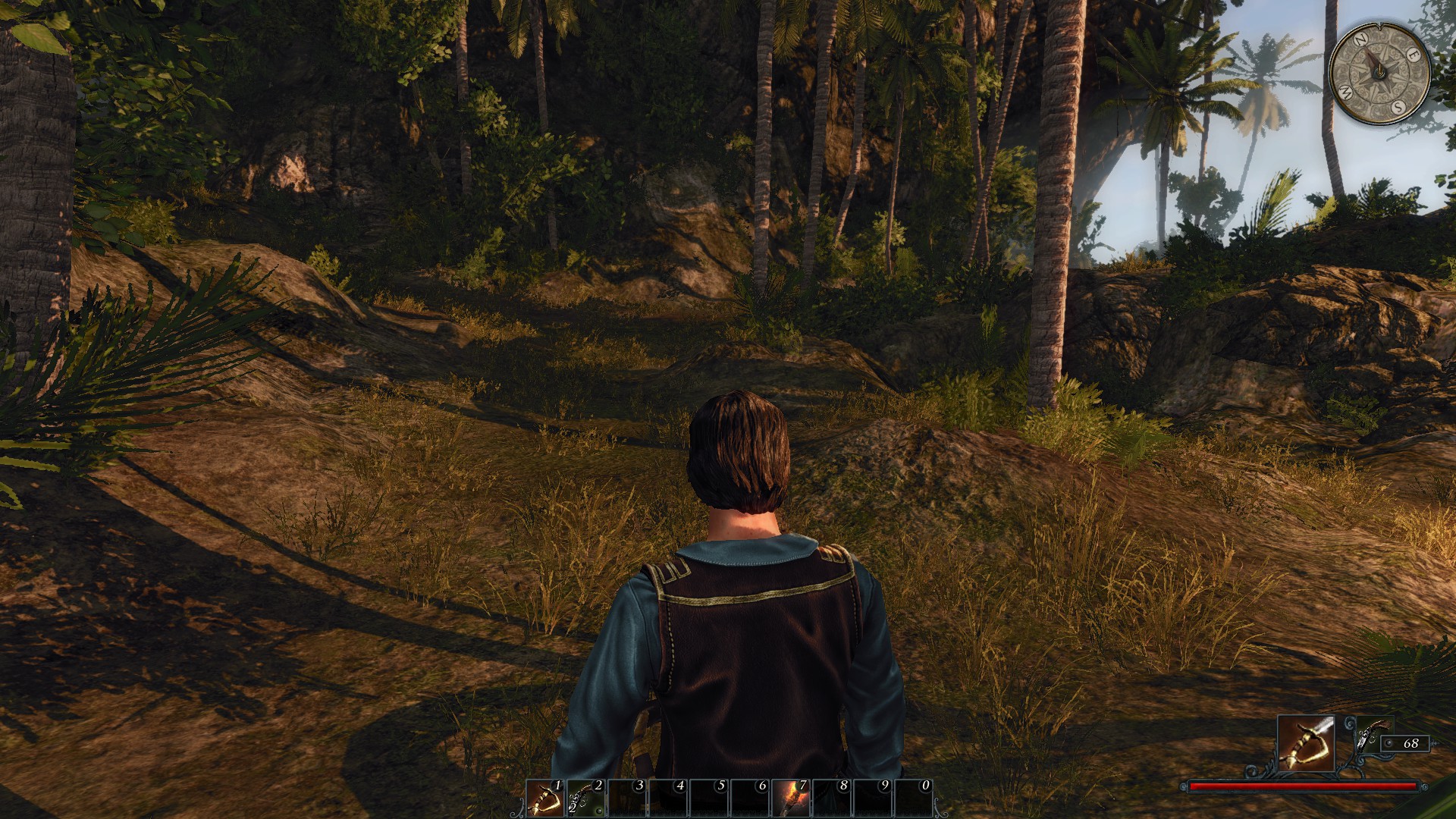Click the compass in the corner

(x=1379, y=72)
